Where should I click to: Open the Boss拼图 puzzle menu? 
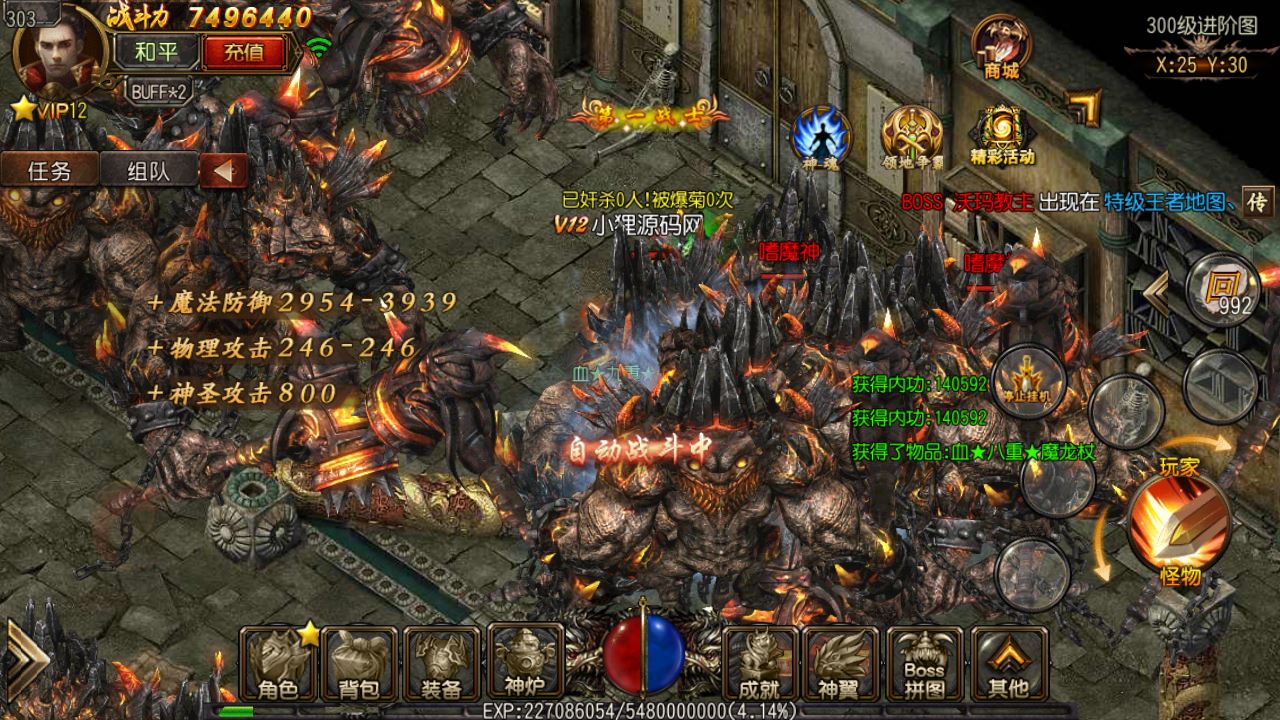coord(924,664)
